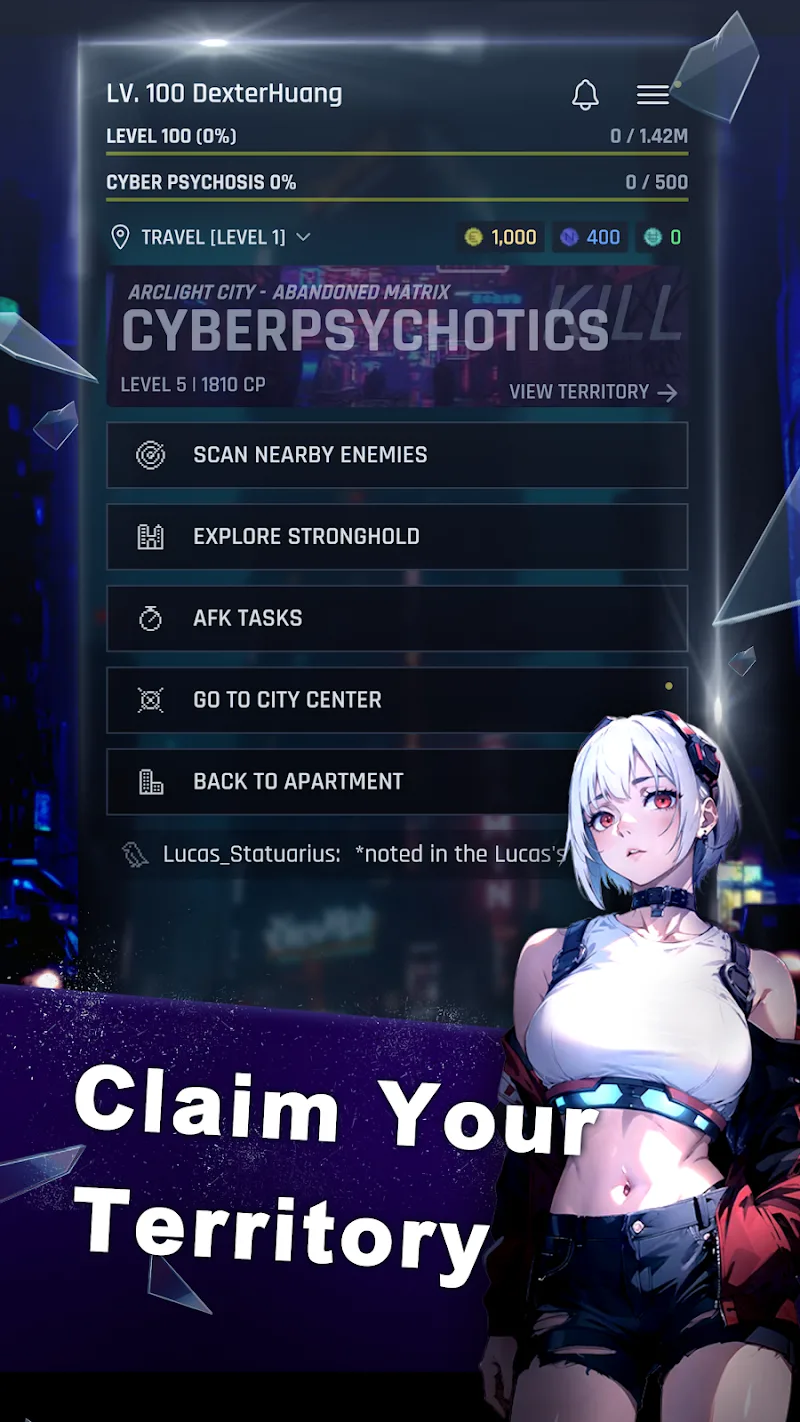Choose Explore Stronghold

pyautogui.click(x=397, y=537)
